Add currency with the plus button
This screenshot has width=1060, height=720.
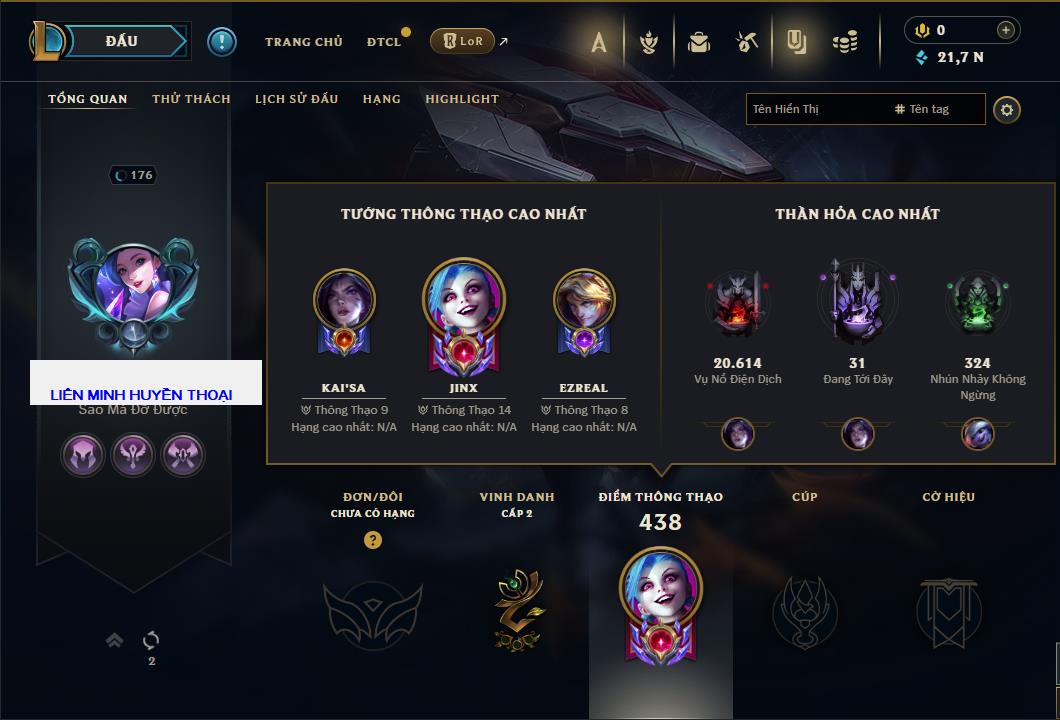1005,30
